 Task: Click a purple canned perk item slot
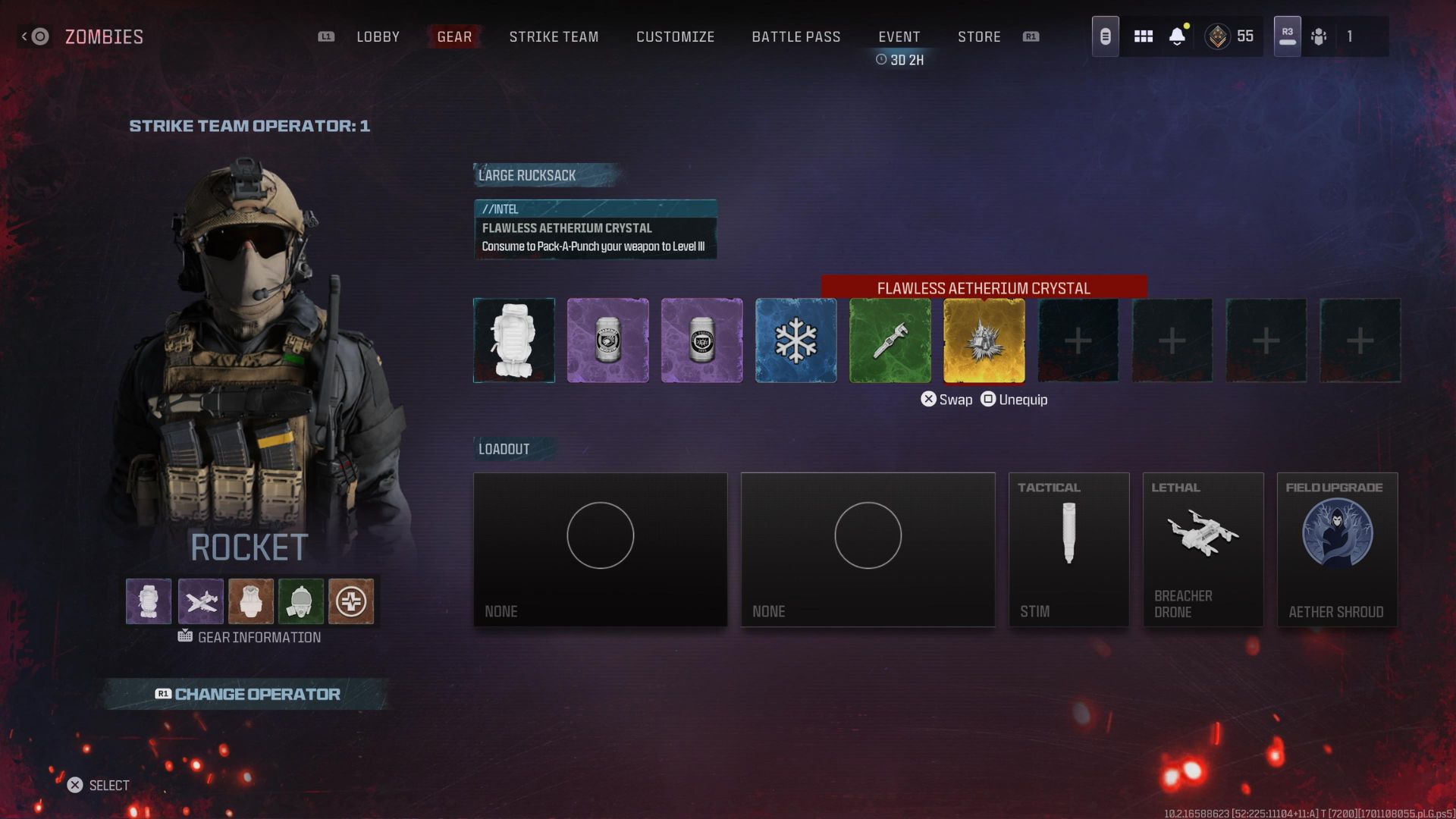point(607,340)
